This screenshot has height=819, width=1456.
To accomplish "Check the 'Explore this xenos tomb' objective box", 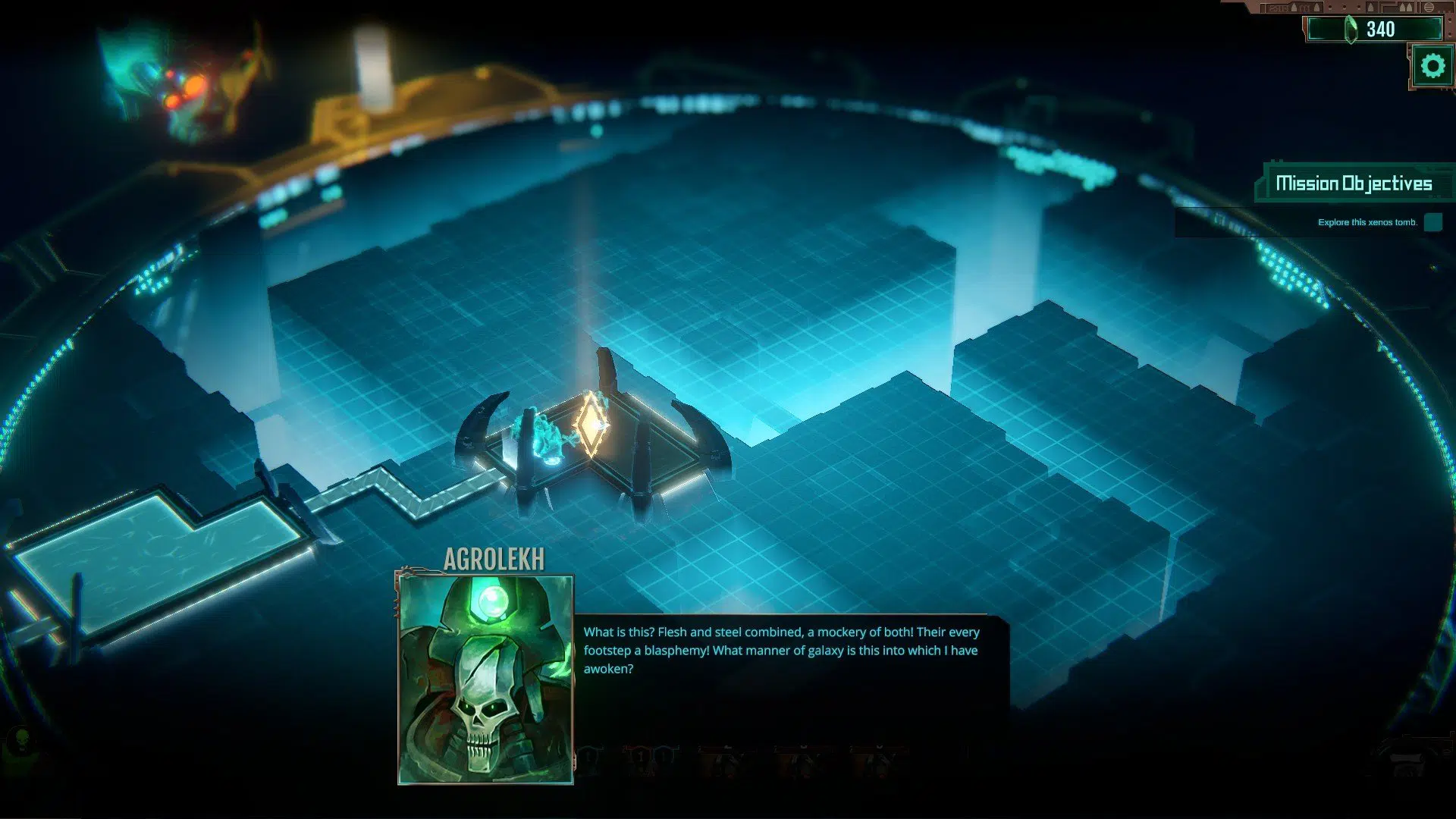I will click(x=1432, y=222).
